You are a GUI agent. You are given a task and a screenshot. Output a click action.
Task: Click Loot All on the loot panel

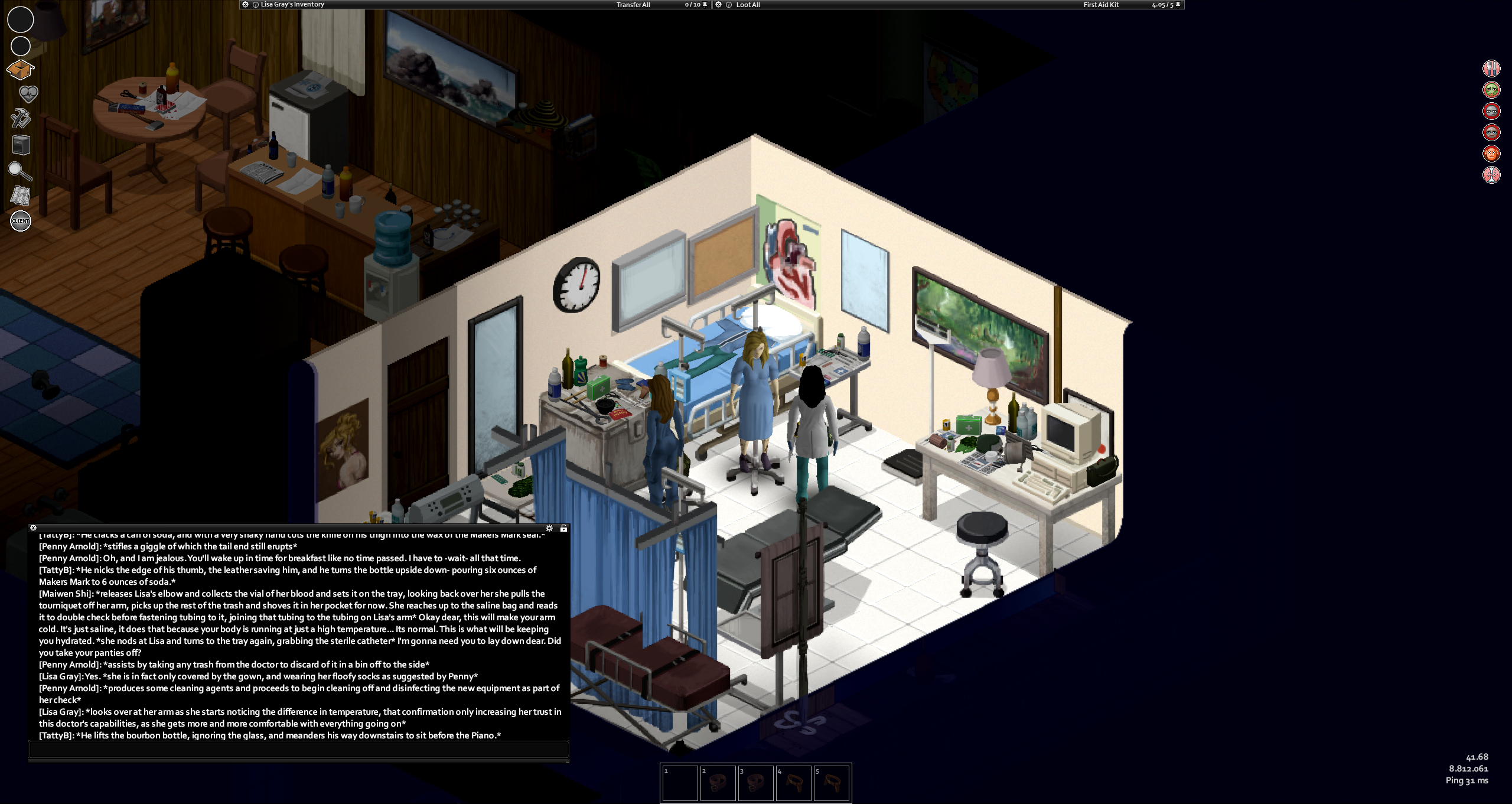[748, 5]
